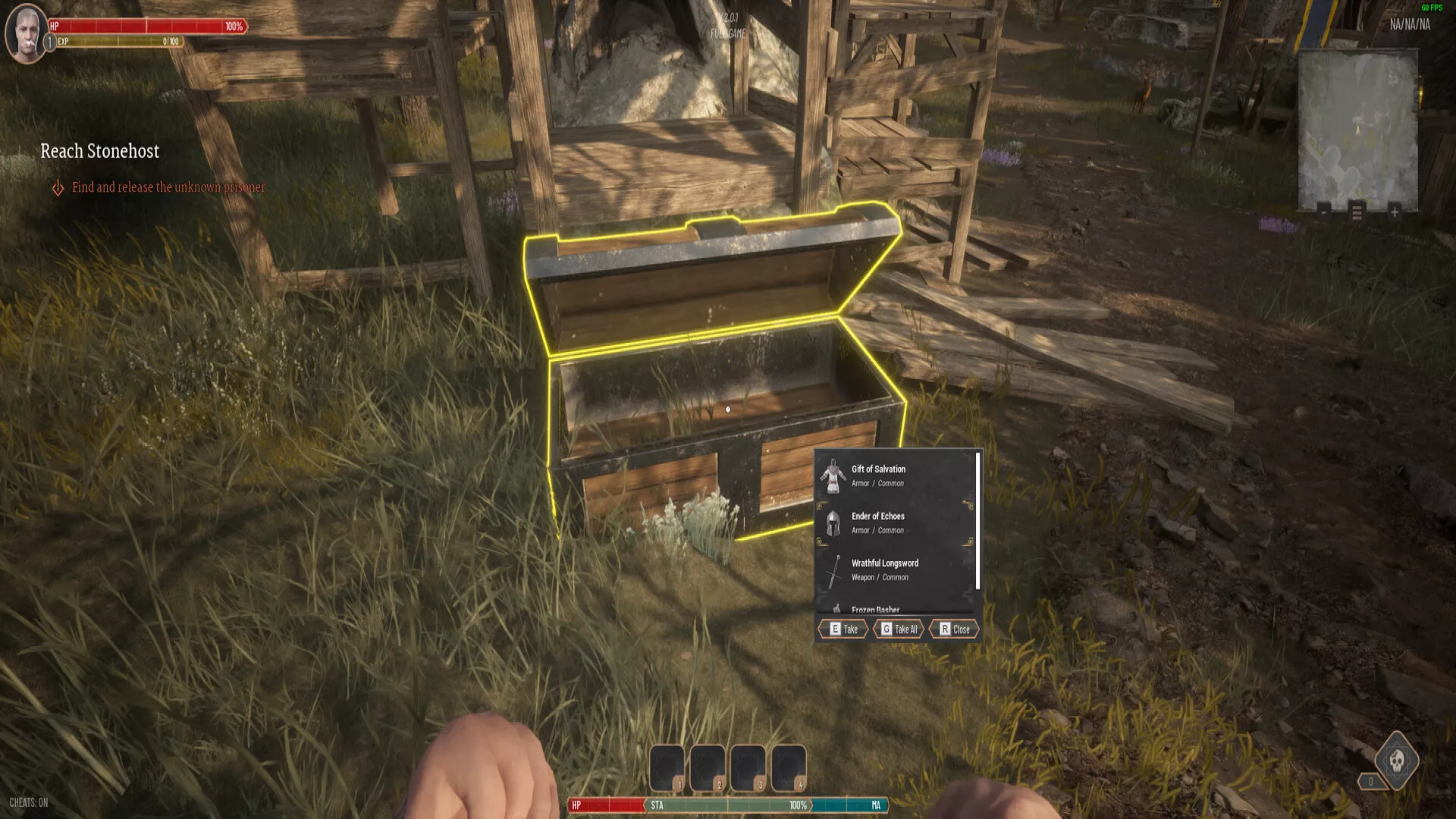Viewport: 1456px width, 819px height.
Task: Pick the Wrathful Longsword in the loot list
Action: pyautogui.click(x=895, y=570)
